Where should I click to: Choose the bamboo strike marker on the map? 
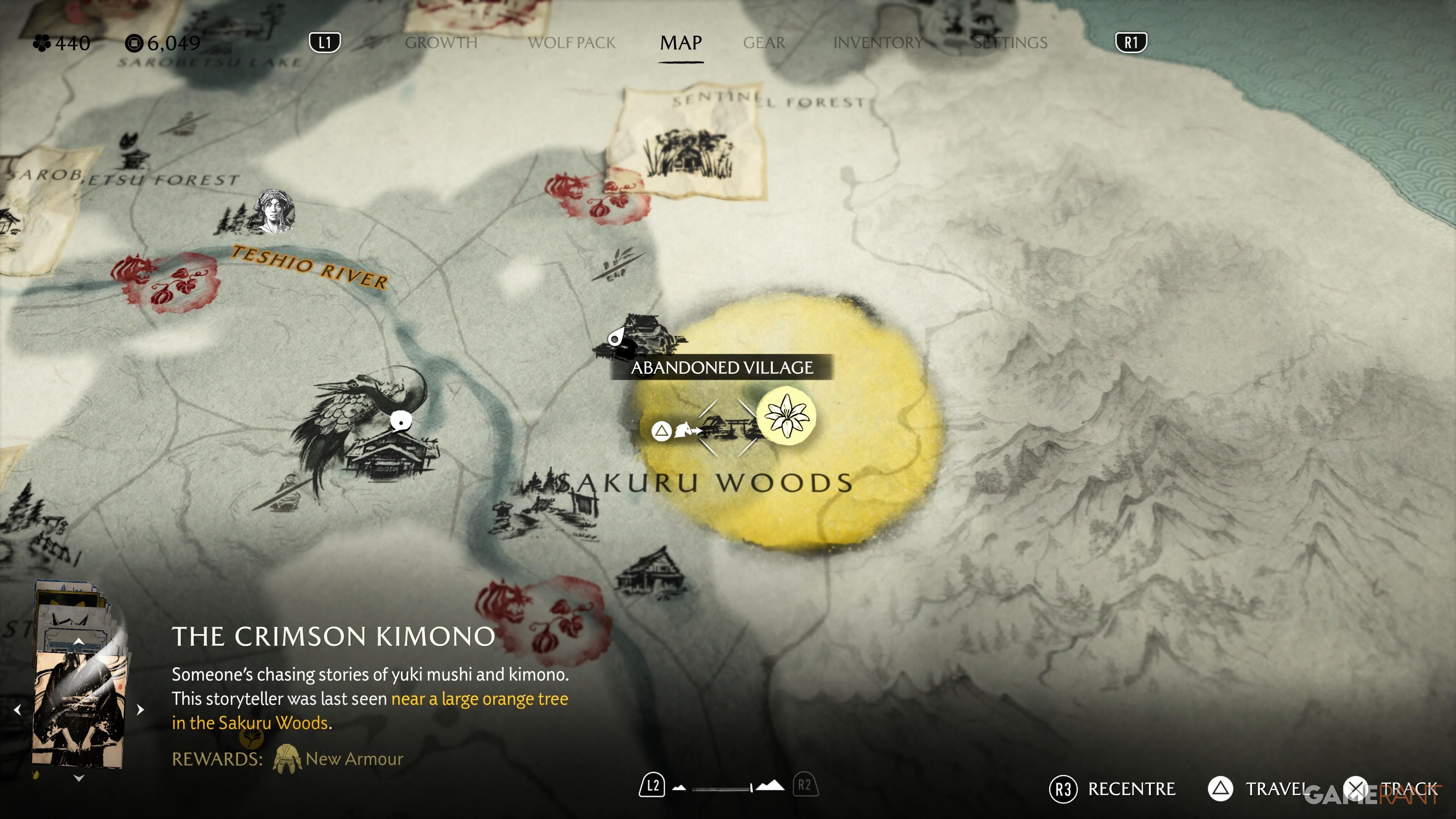click(616, 265)
